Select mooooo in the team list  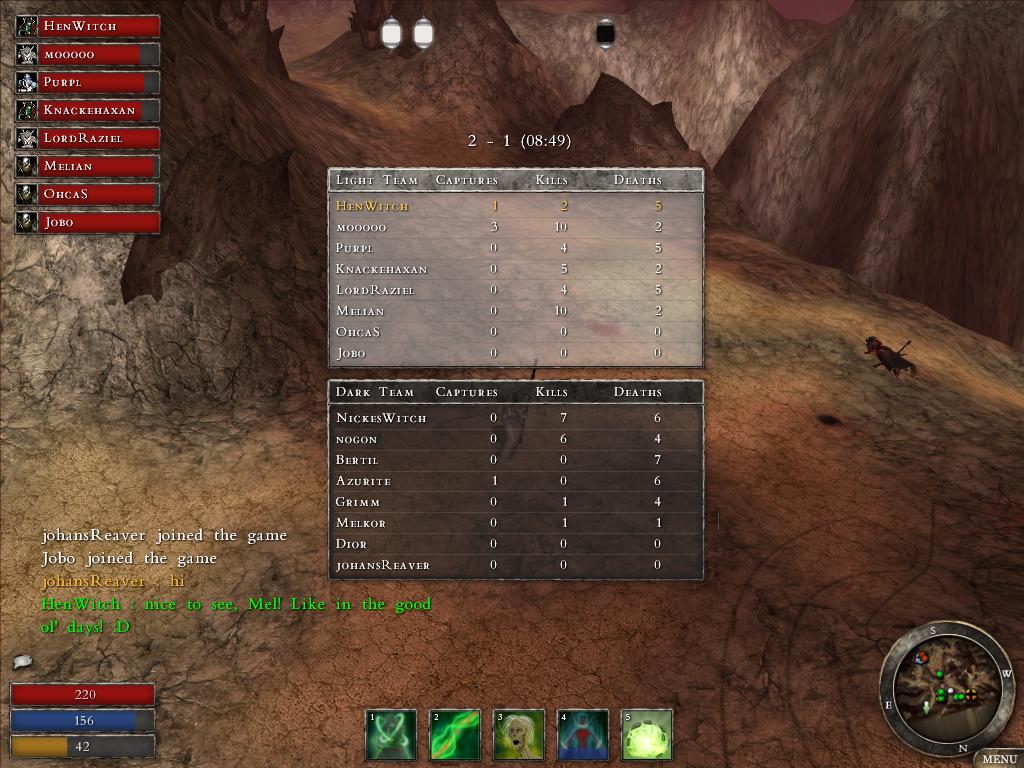point(88,54)
